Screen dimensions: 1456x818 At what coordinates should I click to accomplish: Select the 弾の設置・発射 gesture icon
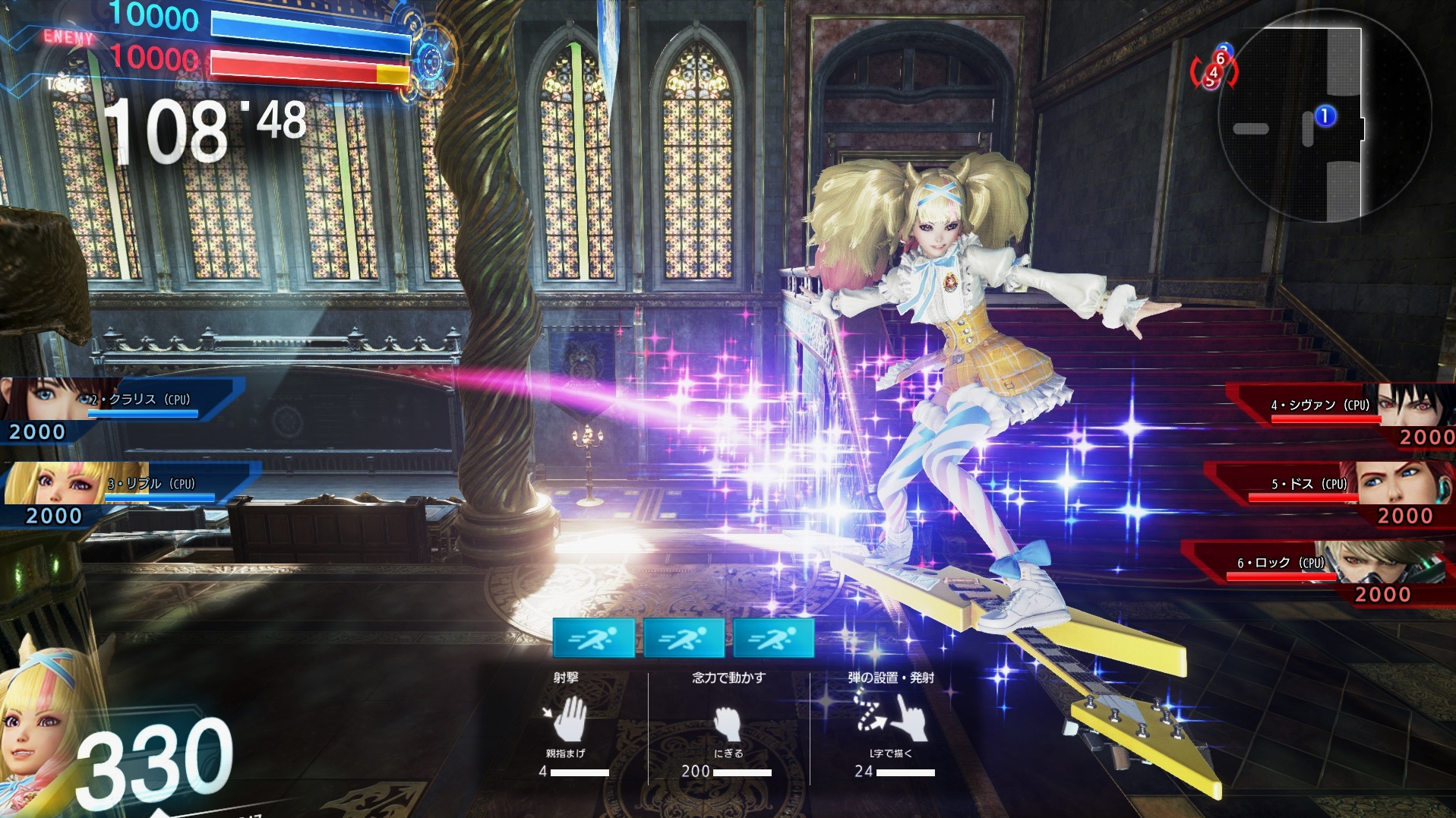coord(891,717)
